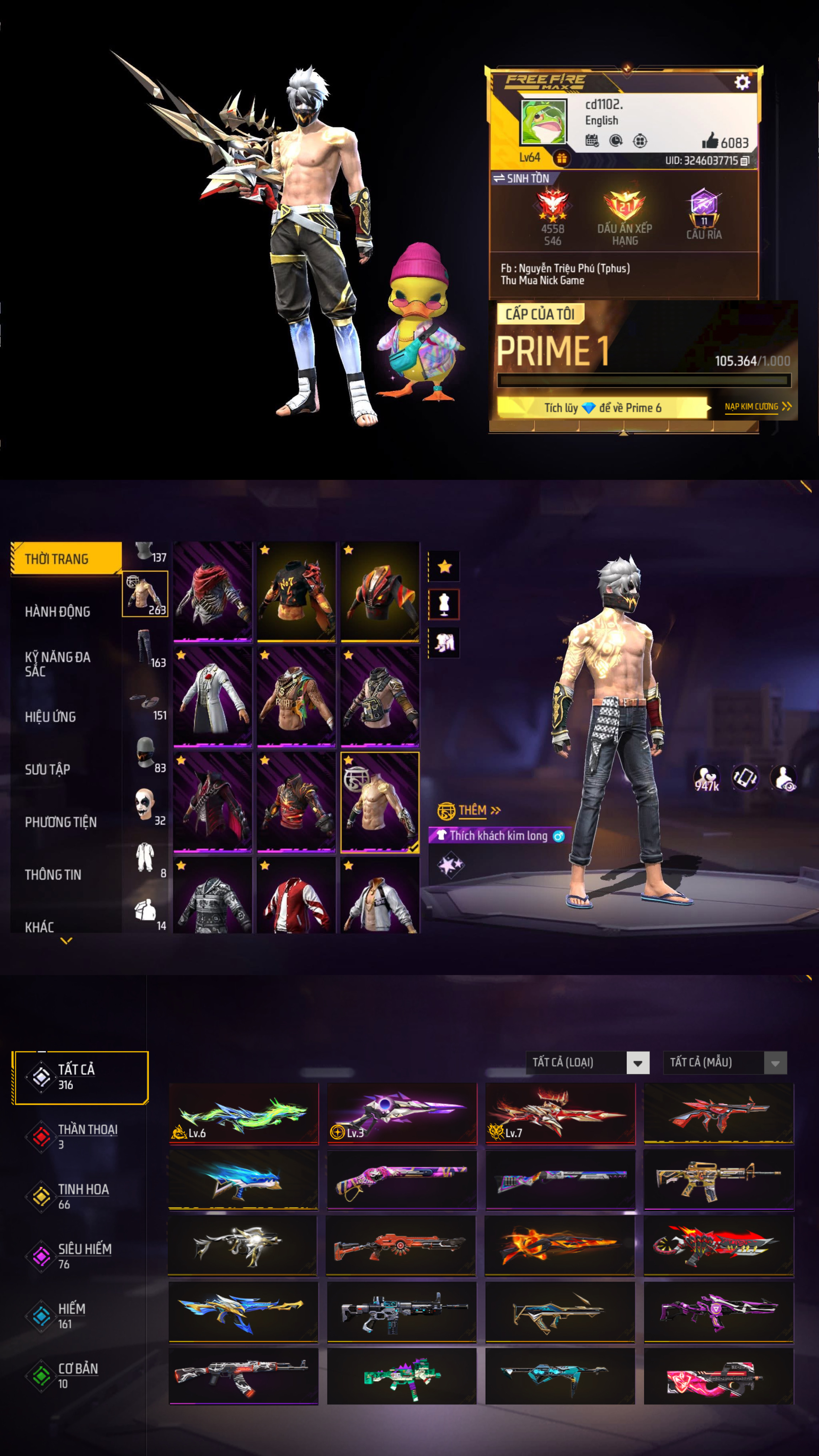Open the THÔNG TIN tab

[53, 874]
